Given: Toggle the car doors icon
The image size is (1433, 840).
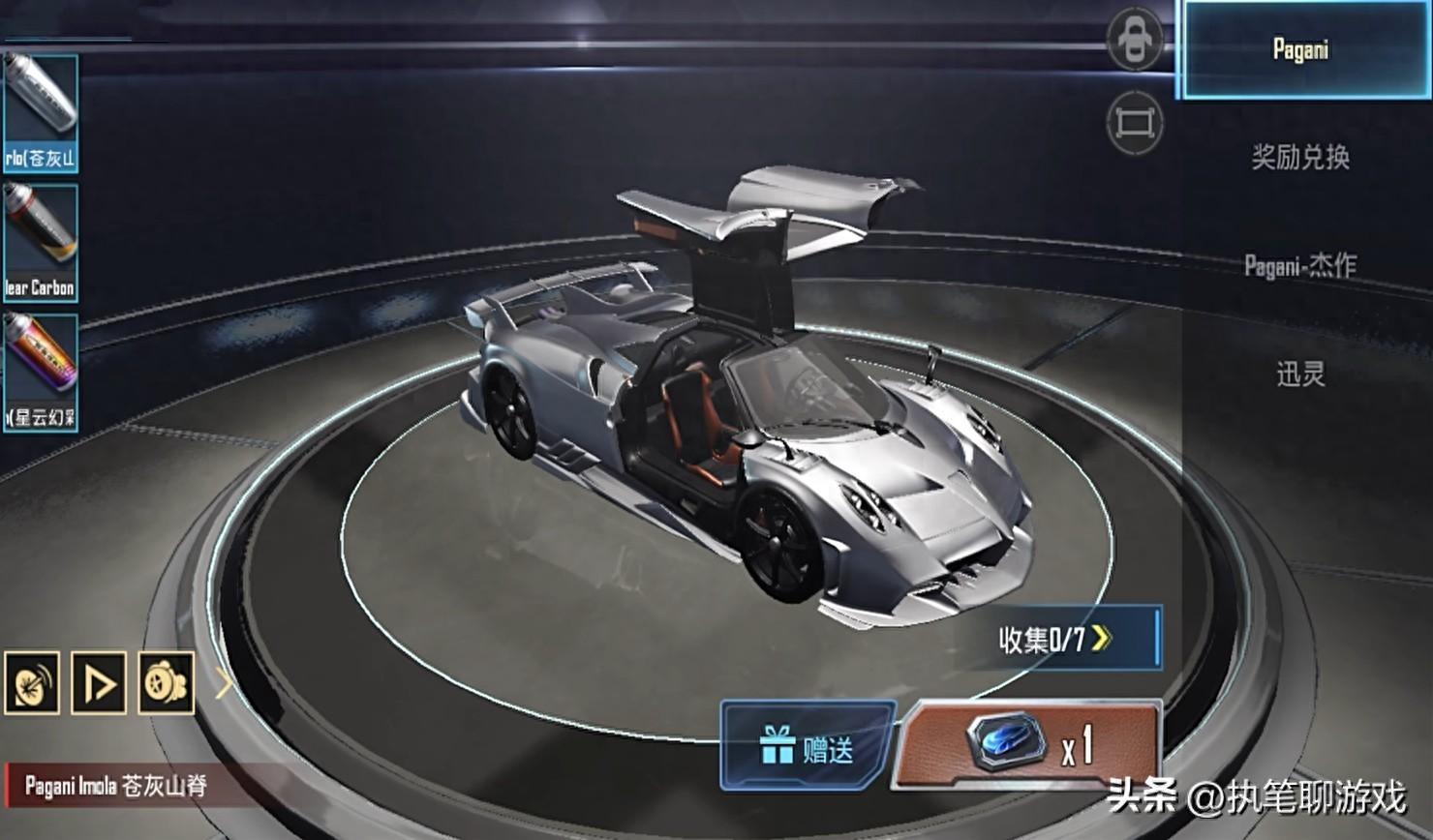Looking at the screenshot, I should (1135, 40).
